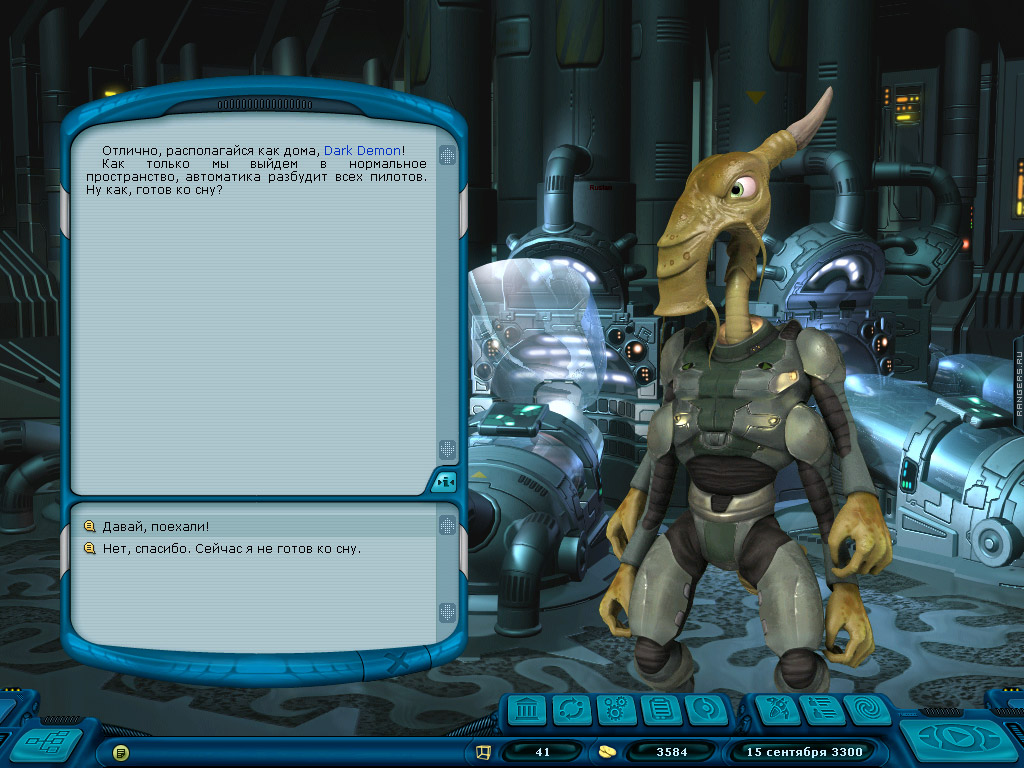Open the gears equipment icon

[x=616, y=710]
